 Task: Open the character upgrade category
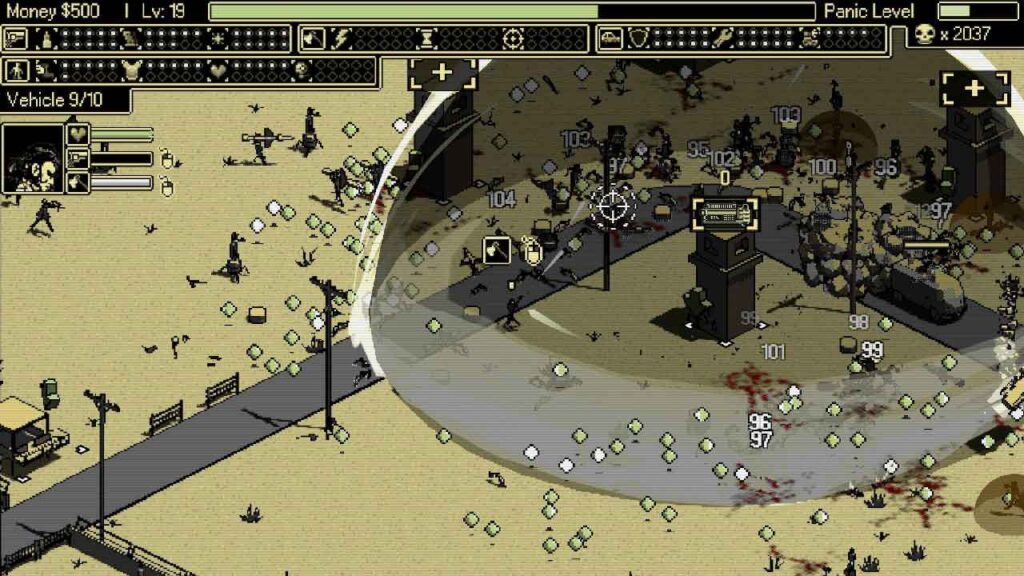(17, 71)
